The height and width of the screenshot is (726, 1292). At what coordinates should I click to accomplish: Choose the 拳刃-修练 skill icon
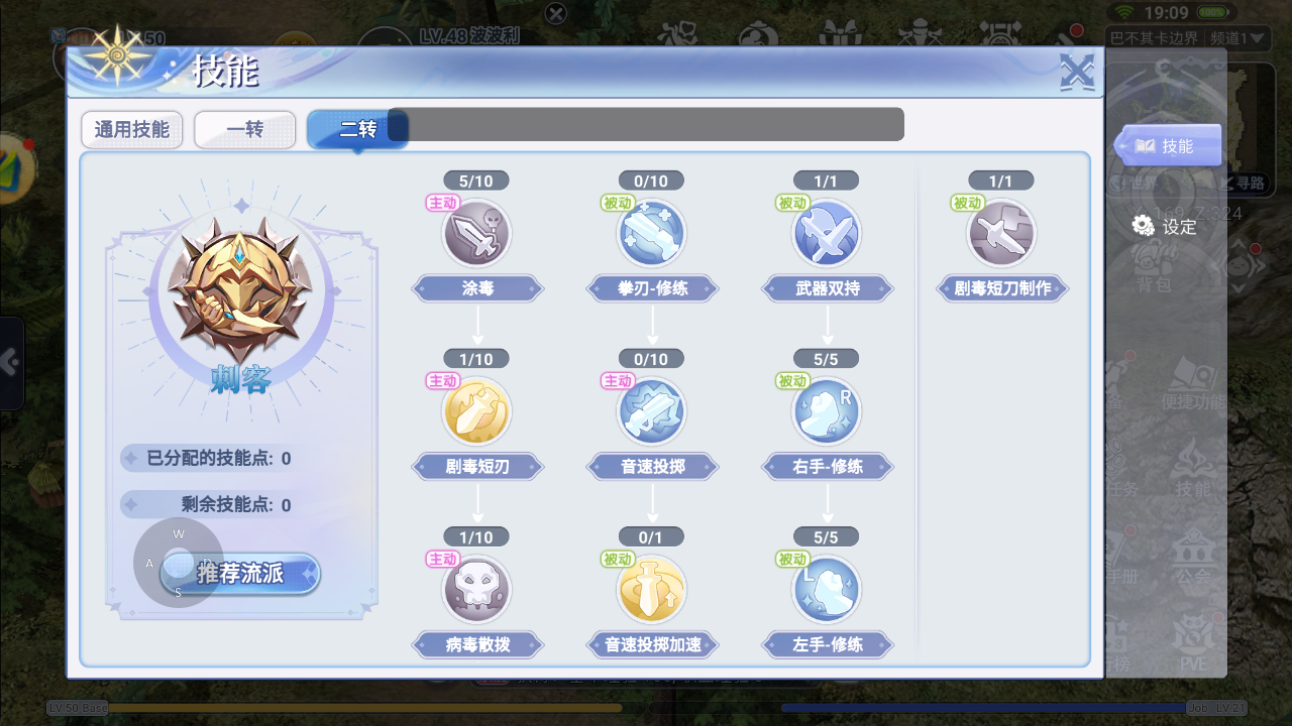[x=652, y=234]
